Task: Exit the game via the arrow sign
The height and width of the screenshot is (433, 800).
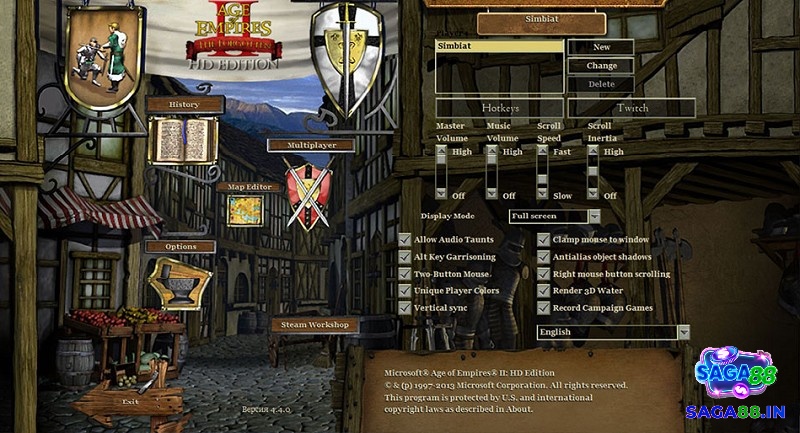Action: click(x=129, y=401)
